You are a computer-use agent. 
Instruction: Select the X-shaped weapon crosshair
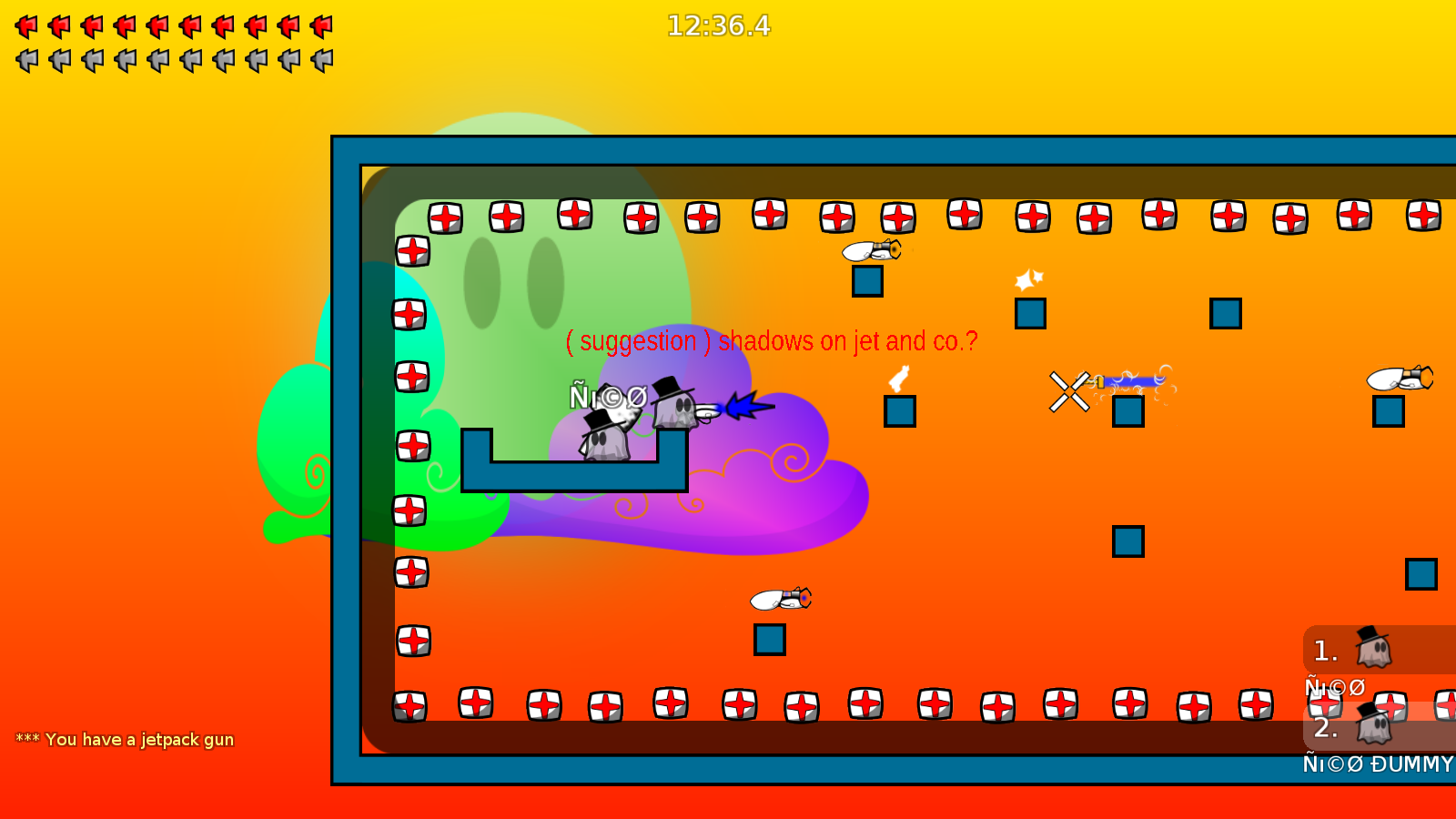coord(1071,392)
